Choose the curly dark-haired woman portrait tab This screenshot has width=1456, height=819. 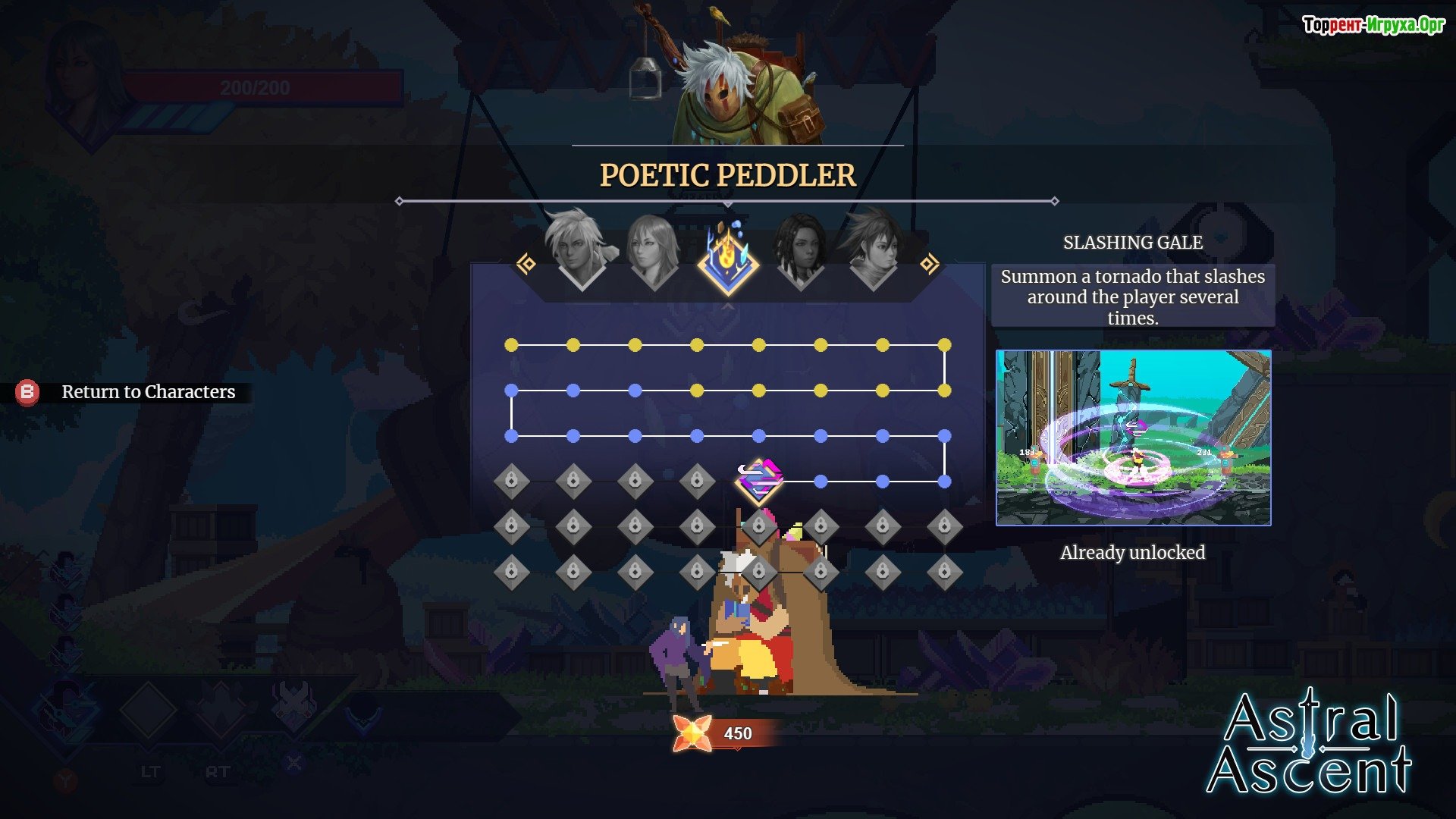point(800,250)
